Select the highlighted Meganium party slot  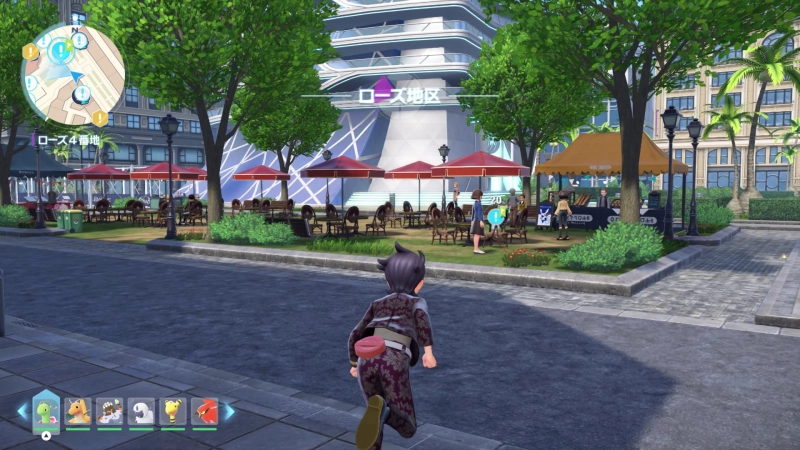(x=46, y=411)
